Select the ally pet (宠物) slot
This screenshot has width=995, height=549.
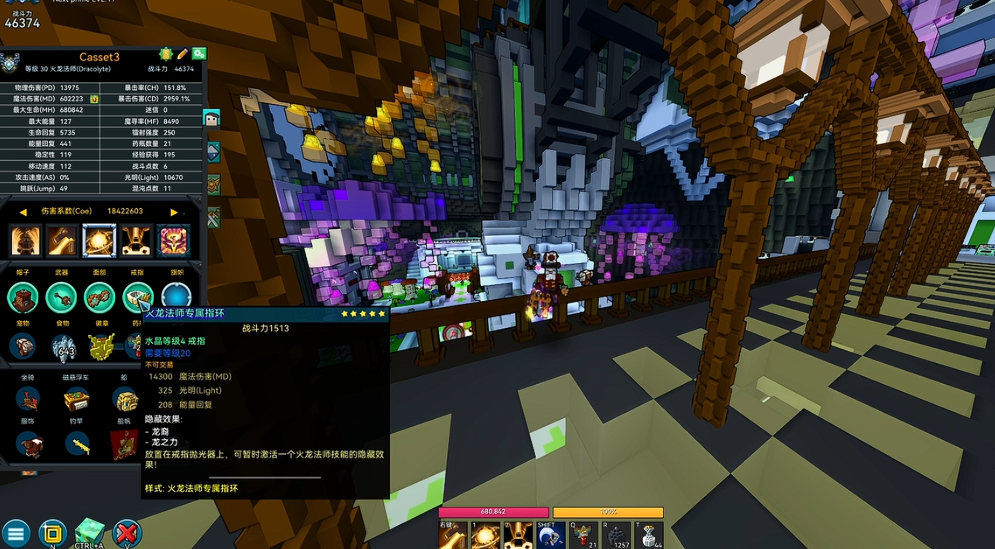[x=24, y=346]
